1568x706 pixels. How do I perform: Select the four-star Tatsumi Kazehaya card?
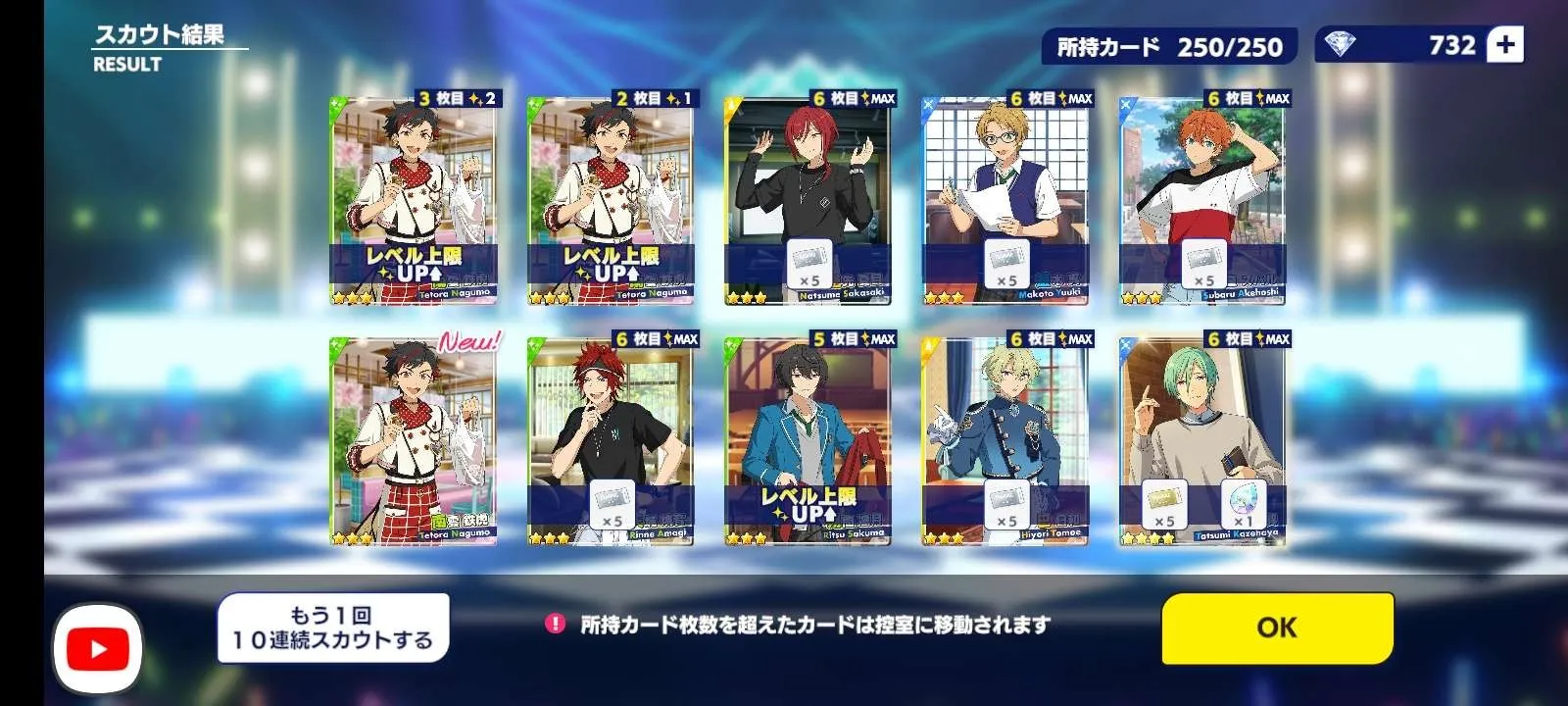[1202, 441]
